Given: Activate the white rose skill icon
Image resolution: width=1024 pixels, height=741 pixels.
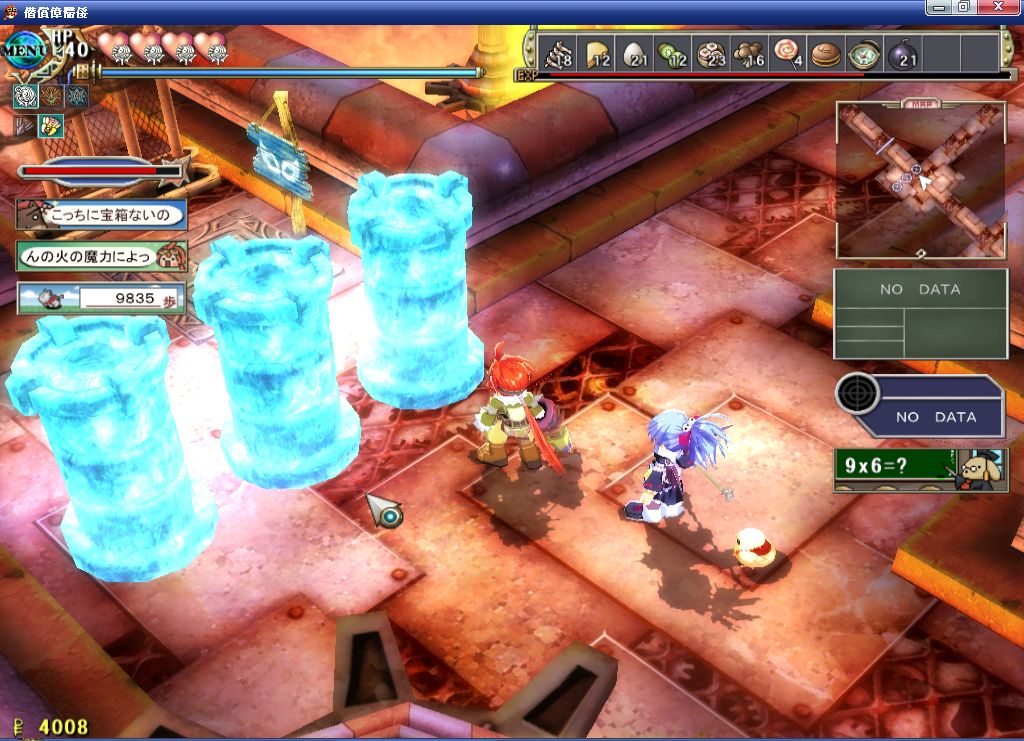Looking at the screenshot, I should coord(26,96).
